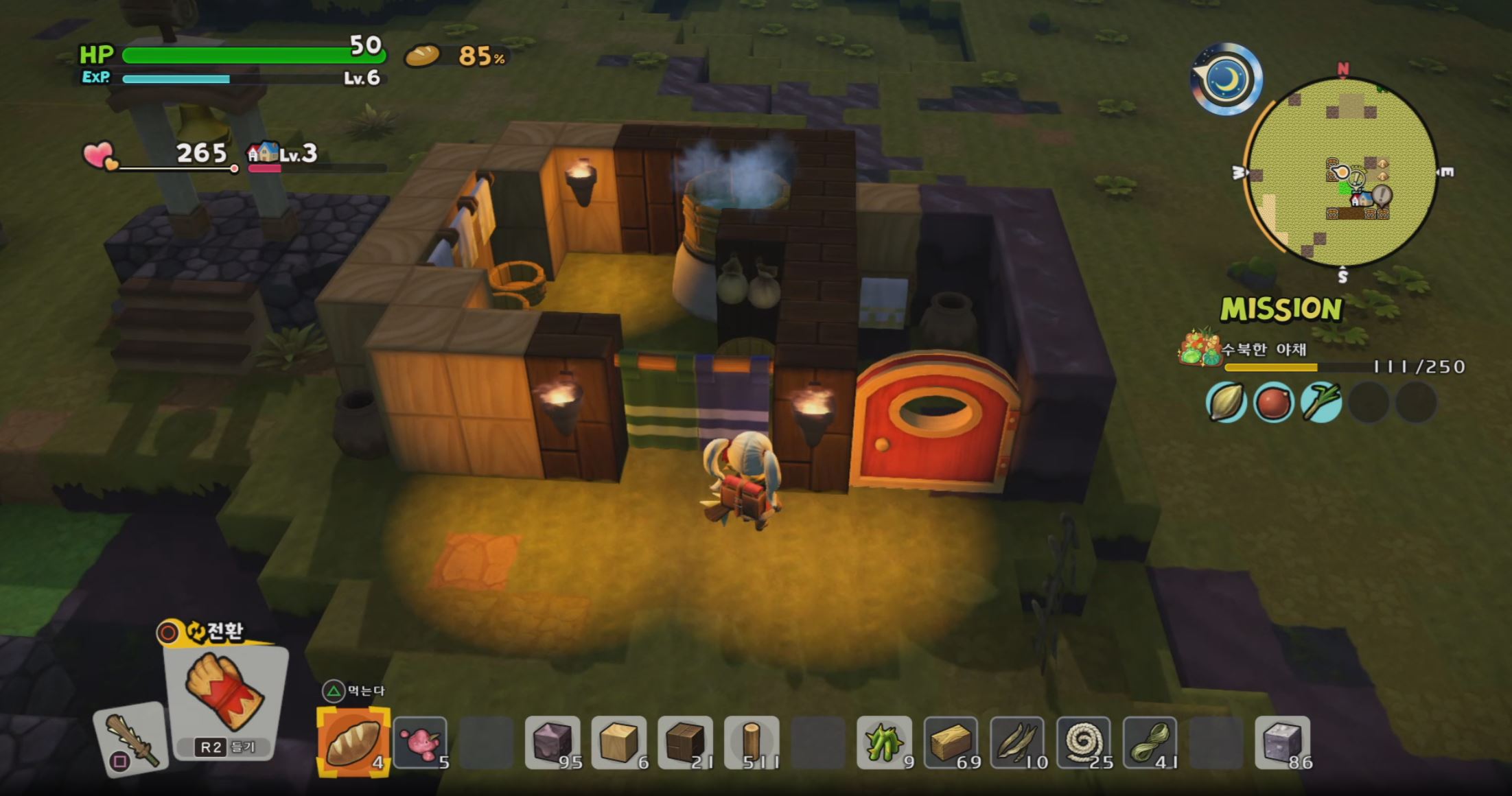
Task: Pick the hotbar slot holding 95 blocks
Action: coord(553,743)
